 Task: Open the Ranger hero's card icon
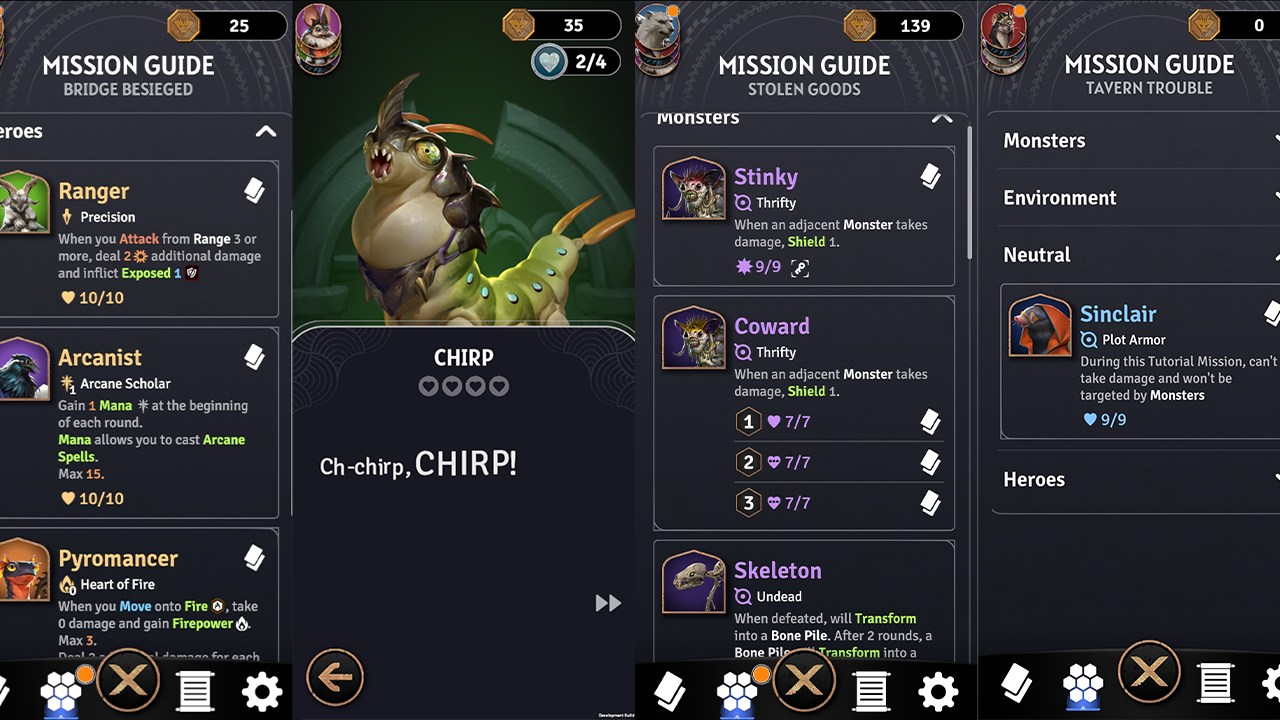[x=254, y=191]
